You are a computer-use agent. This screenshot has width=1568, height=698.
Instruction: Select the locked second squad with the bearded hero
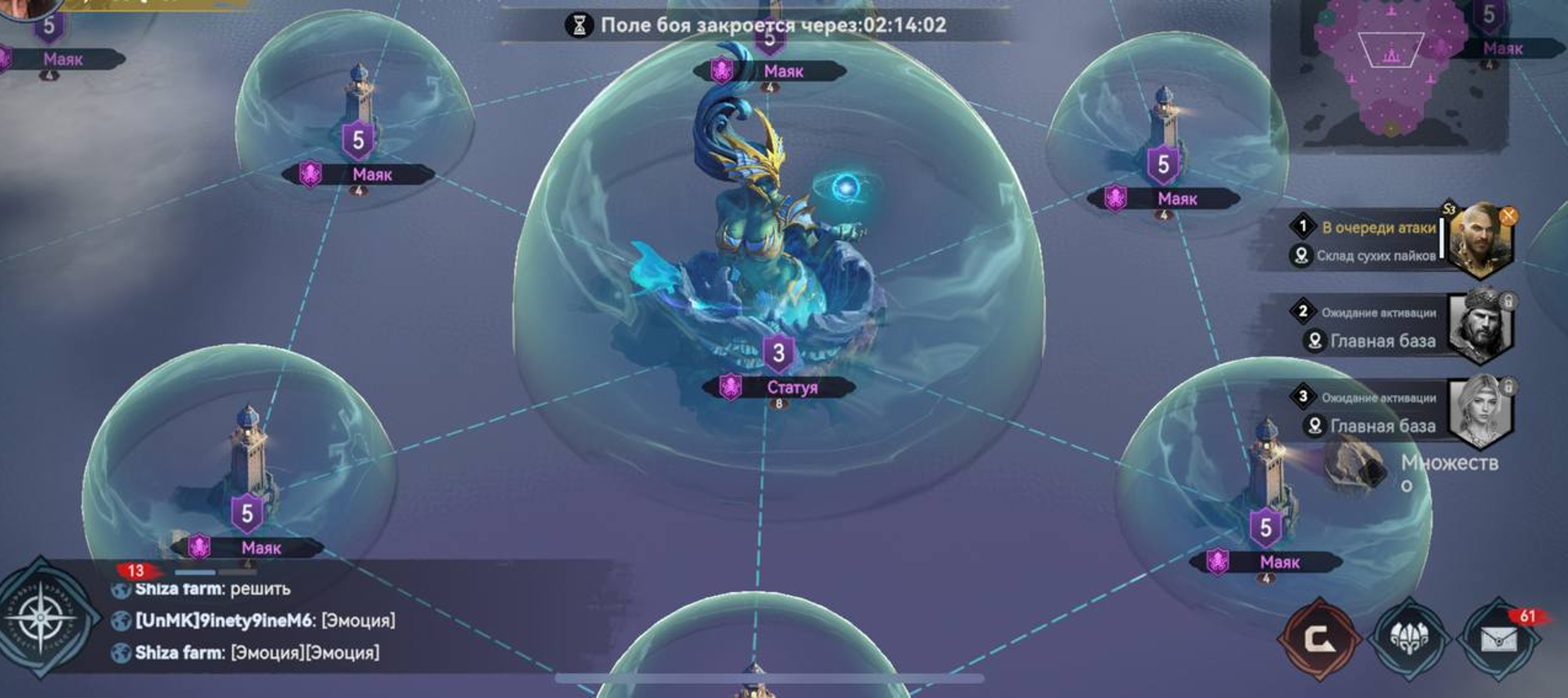pos(1480,326)
